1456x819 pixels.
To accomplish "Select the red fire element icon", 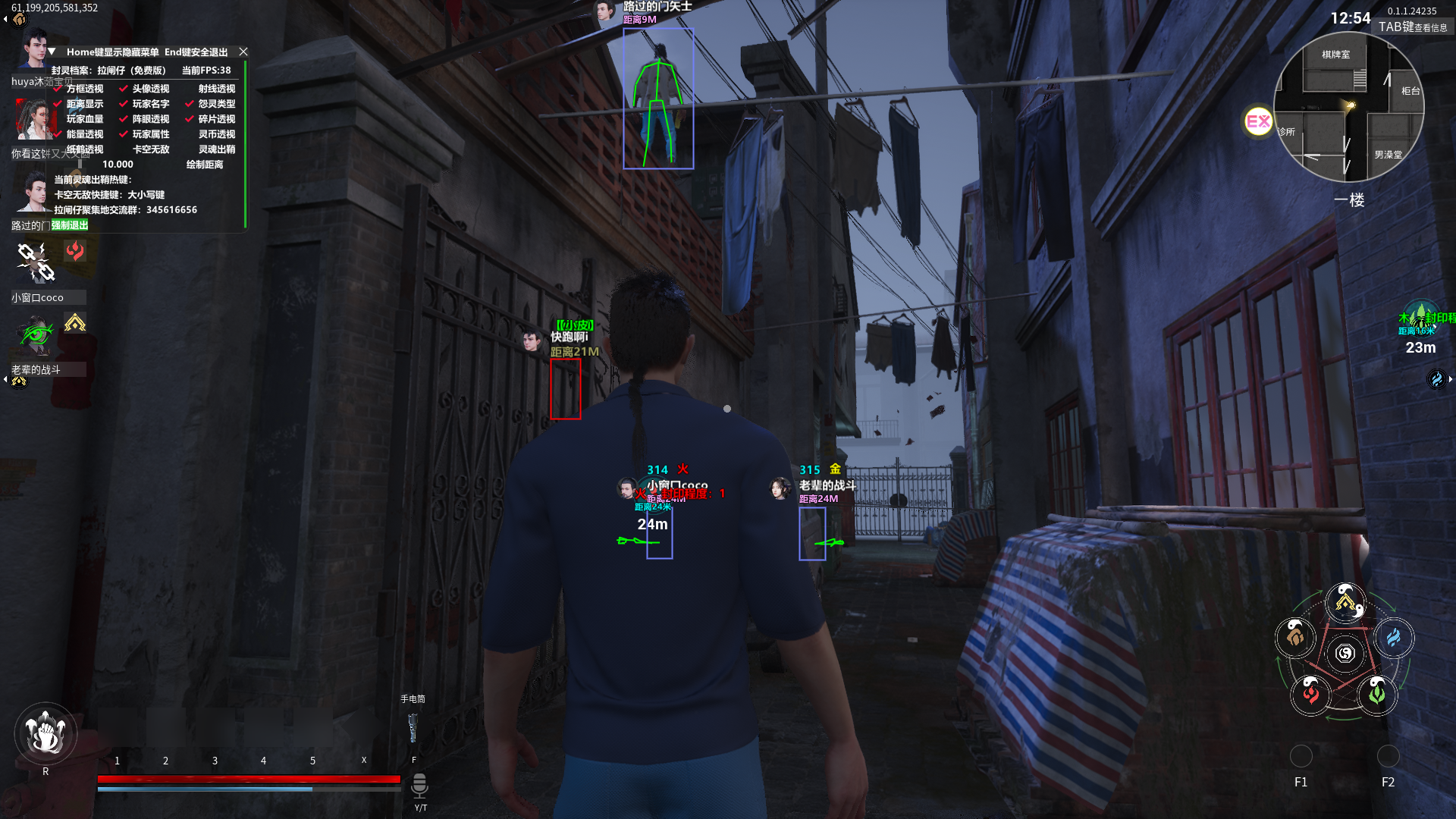I will click(1310, 693).
